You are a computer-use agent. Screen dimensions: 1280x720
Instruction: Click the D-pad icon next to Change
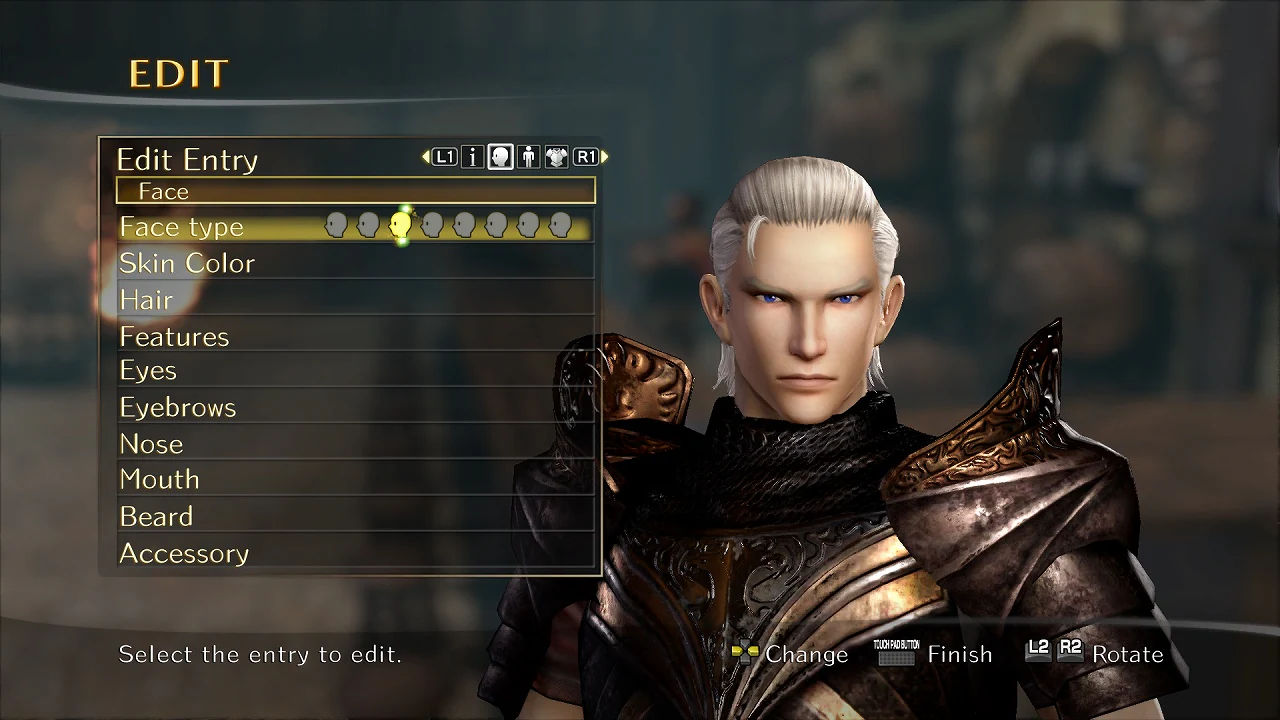point(747,652)
